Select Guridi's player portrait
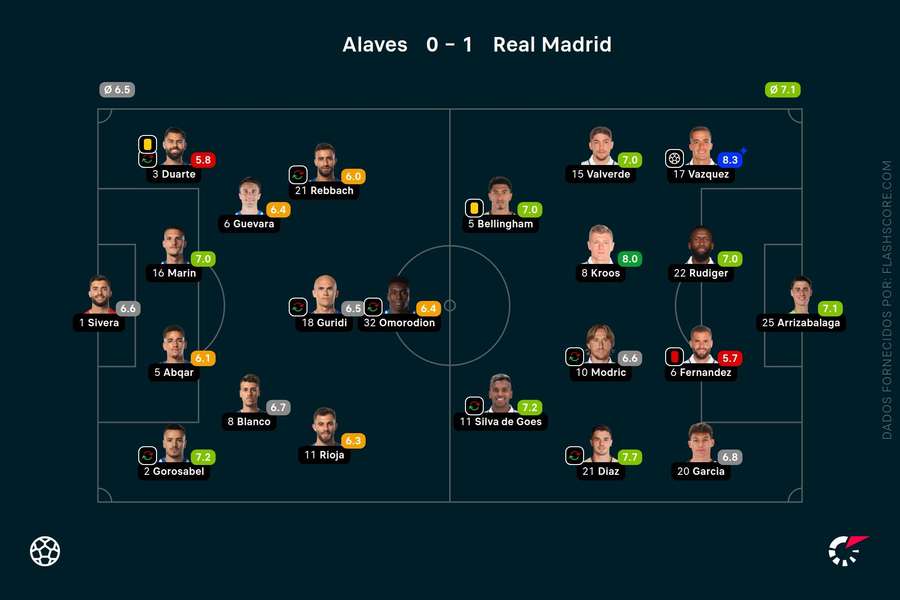The width and height of the screenshot is (900, 600). [x=324, y=296]
